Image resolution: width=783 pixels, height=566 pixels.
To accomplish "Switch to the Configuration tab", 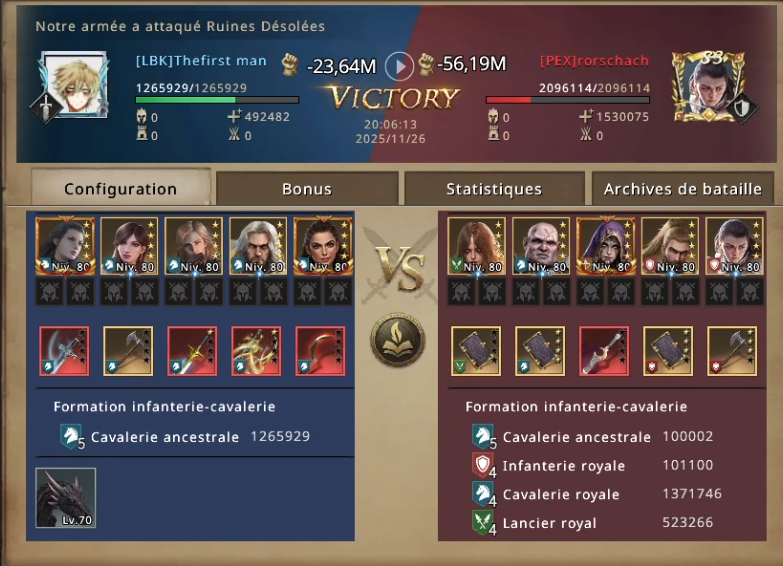I will [121, 188].
